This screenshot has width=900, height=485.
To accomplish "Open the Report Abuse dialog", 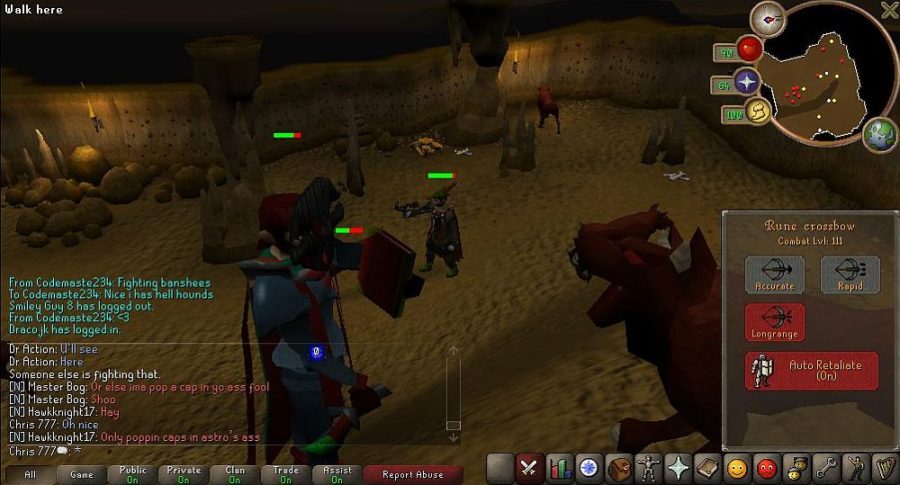I will [413, 474].
